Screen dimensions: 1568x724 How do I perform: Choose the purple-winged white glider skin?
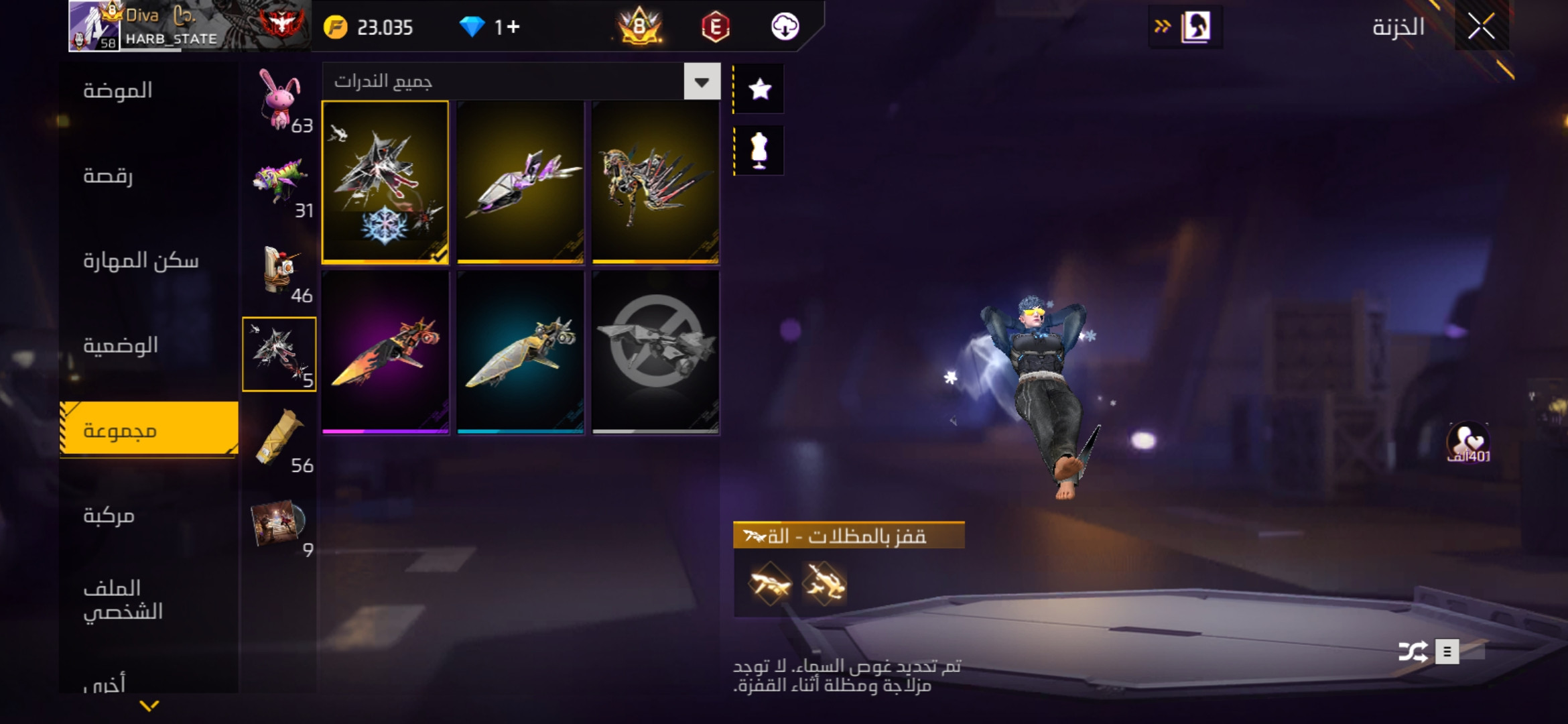pos(521,182)
